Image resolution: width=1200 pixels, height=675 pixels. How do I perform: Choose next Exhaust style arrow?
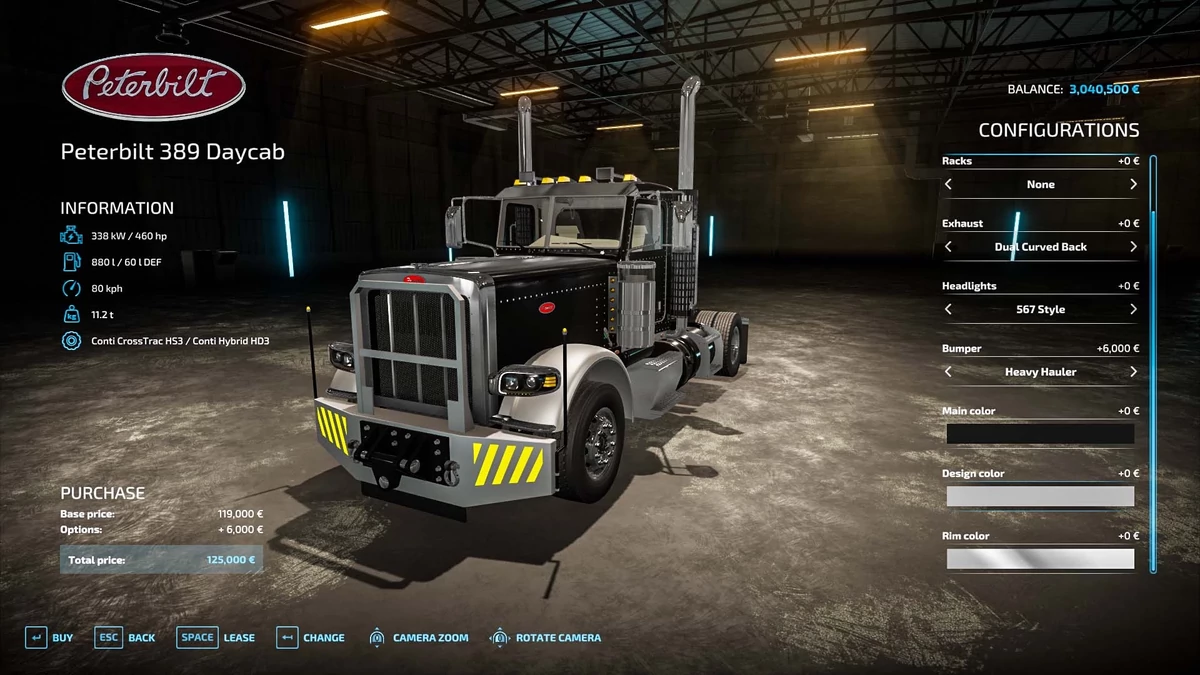(1133, 247)
